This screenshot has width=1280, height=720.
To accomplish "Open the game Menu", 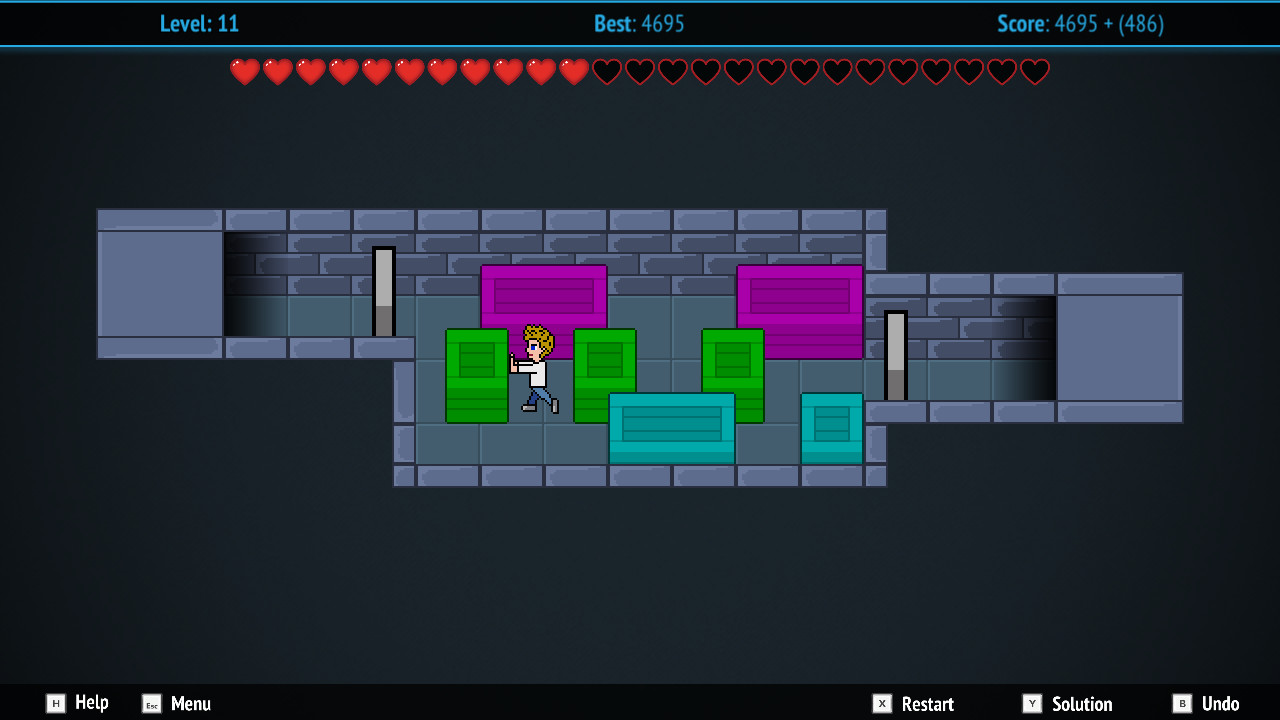I will pos(190,704).
